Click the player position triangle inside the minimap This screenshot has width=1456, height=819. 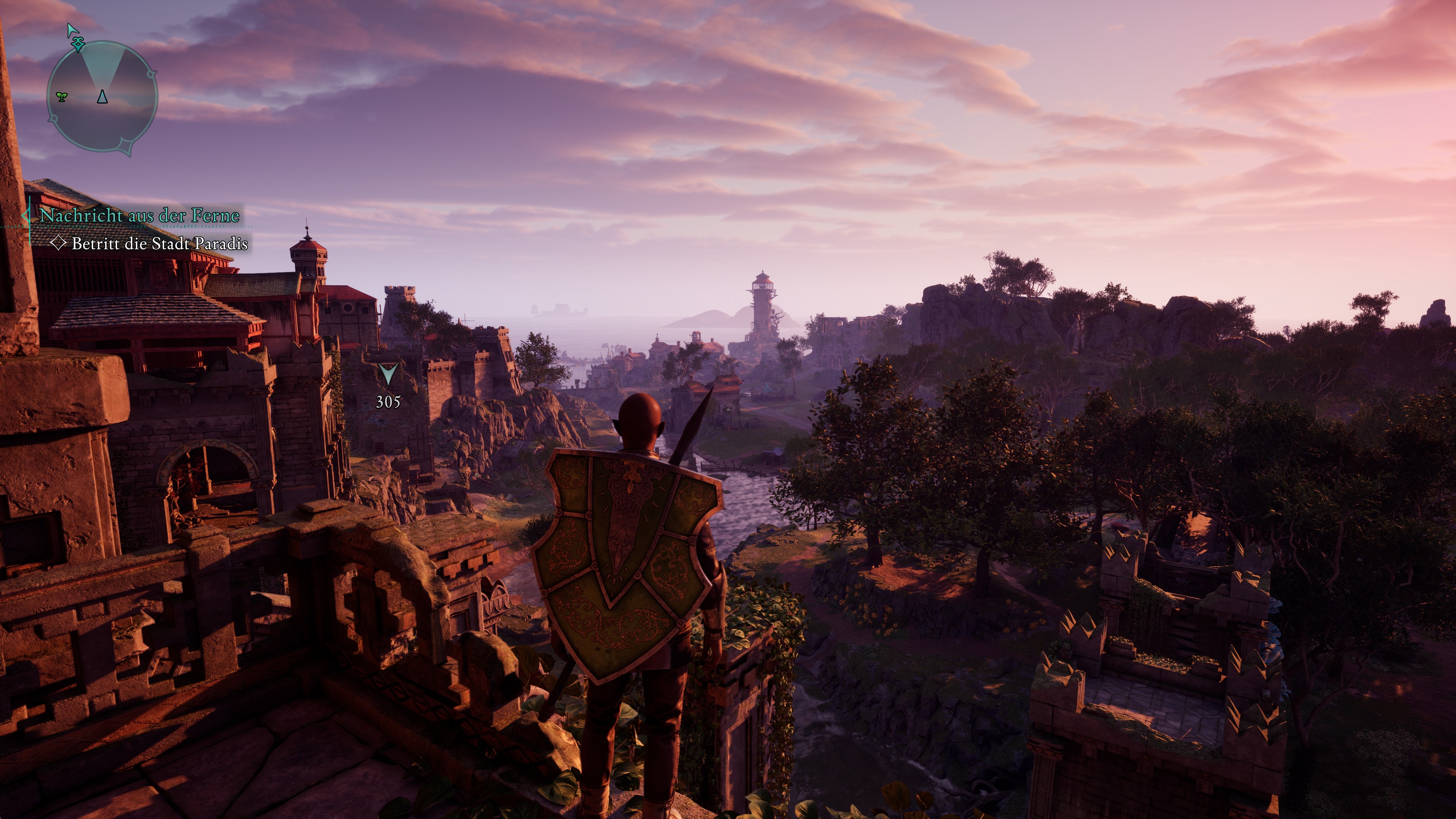pyautogui.click(x=102, y=97)
